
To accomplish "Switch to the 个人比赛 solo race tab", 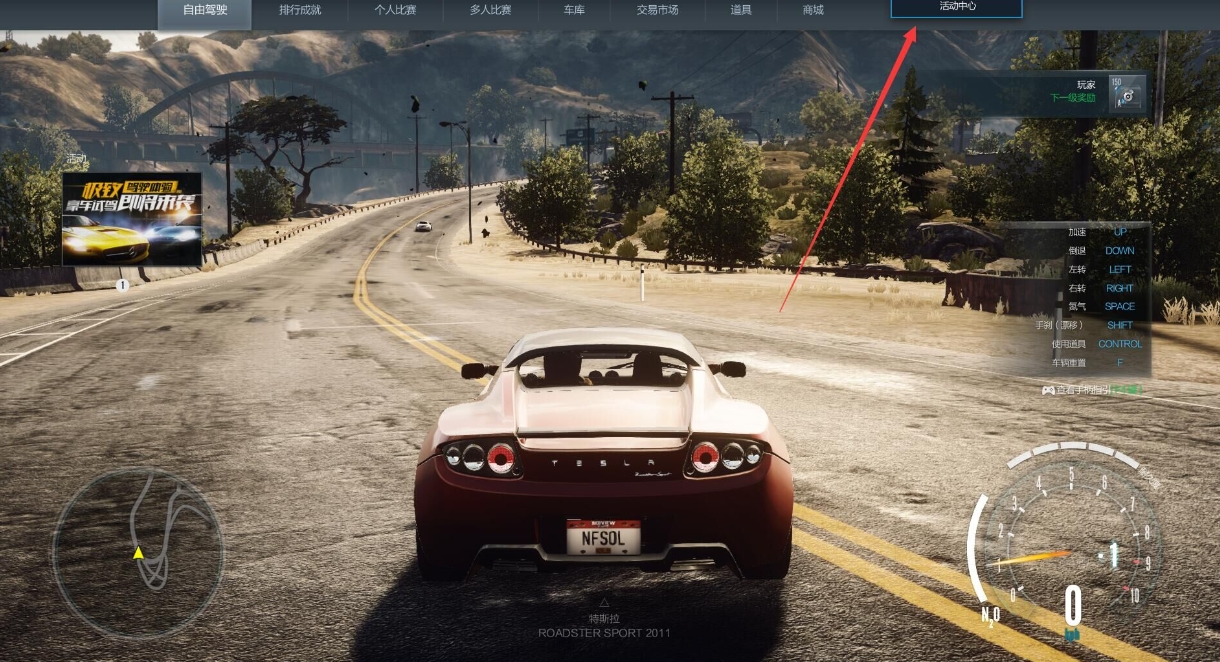I will 395,10.
